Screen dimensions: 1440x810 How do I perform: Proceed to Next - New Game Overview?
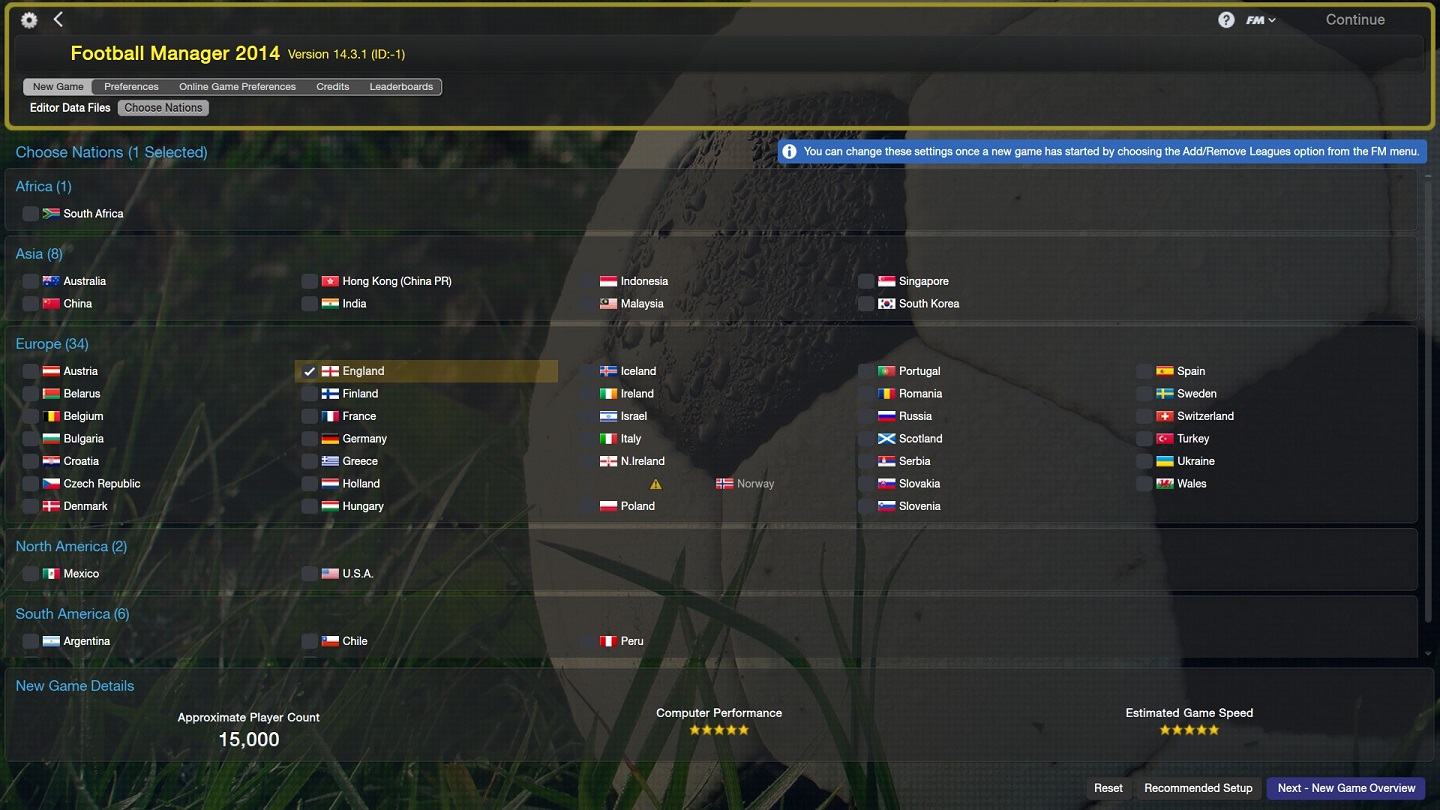pos(1346,788)
